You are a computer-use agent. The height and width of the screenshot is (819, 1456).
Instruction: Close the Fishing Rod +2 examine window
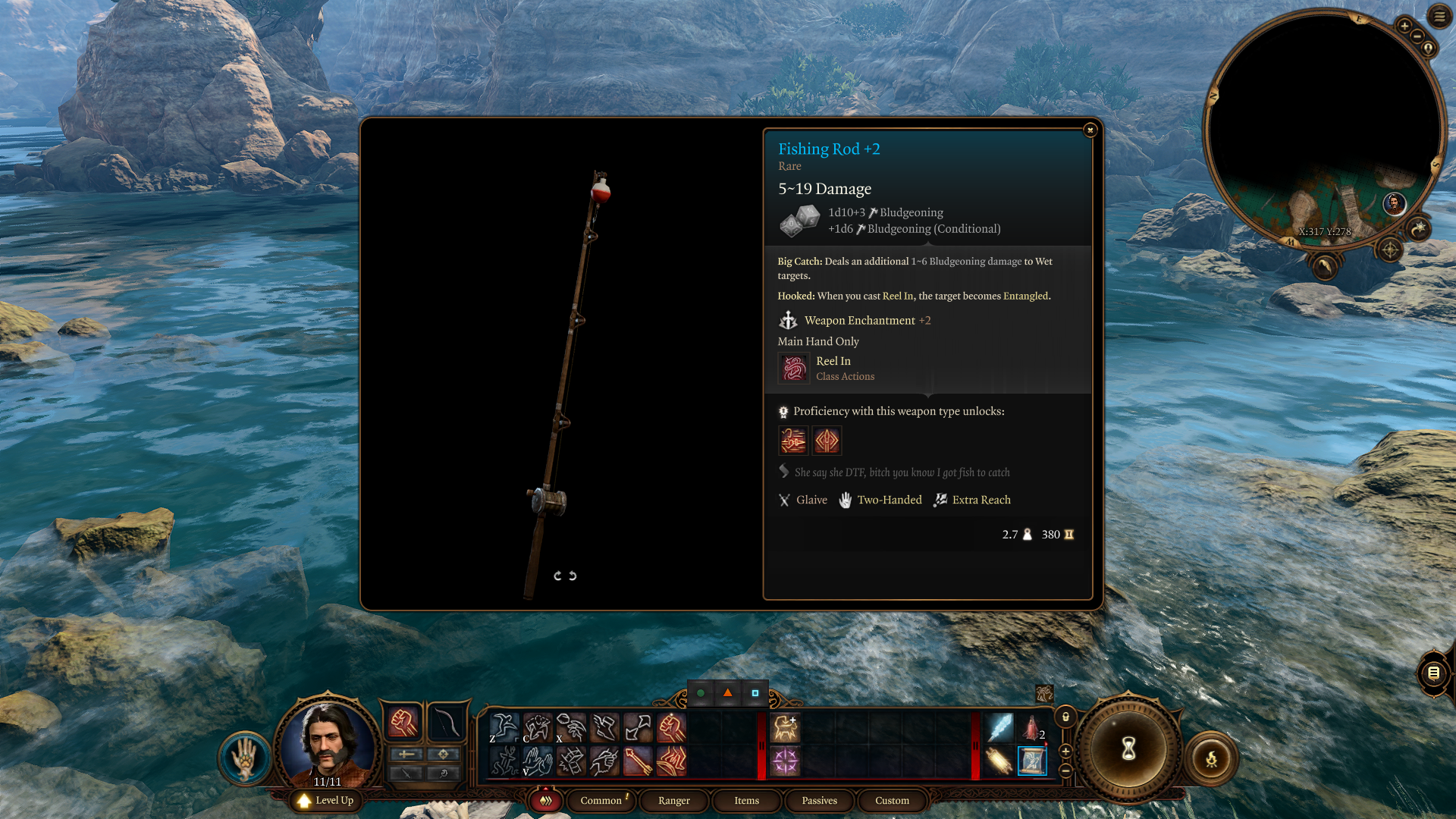1090,130
